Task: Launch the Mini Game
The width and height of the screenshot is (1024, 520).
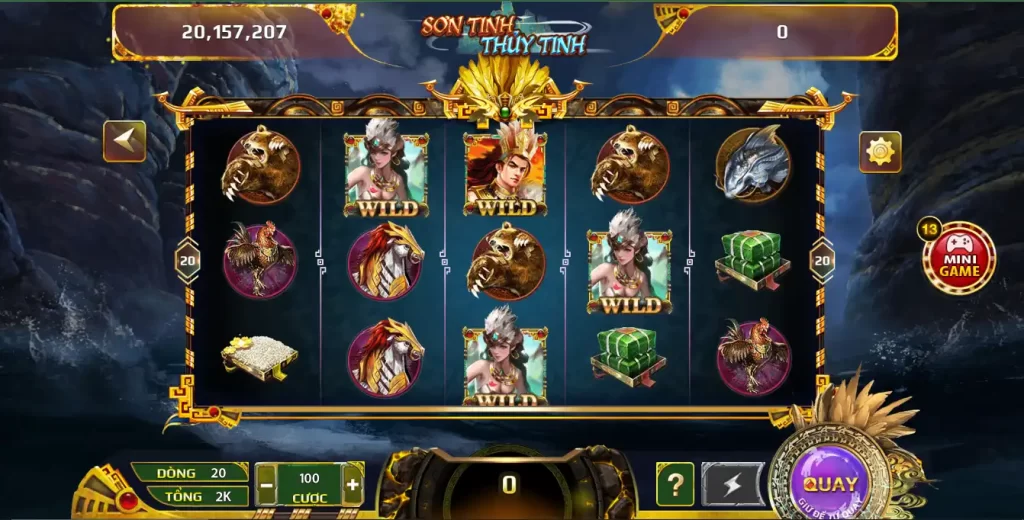Action: [x=959, y=258]
